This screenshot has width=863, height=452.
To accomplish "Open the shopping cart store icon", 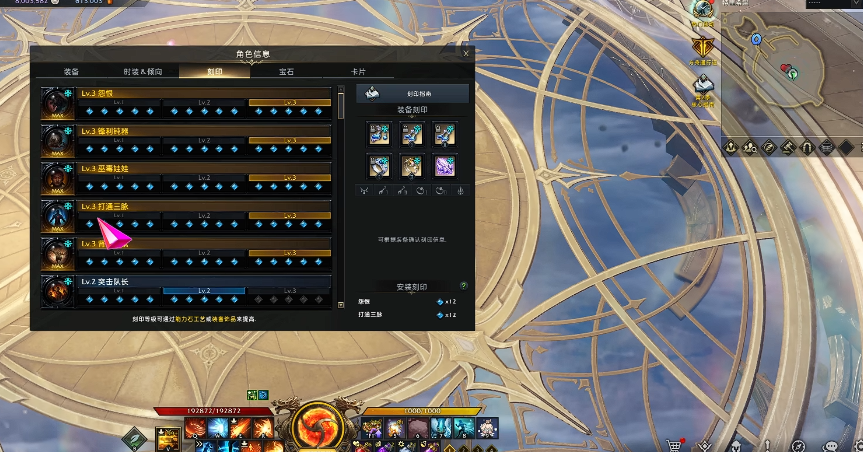I will pyautogui.click(x=675, y=445).
